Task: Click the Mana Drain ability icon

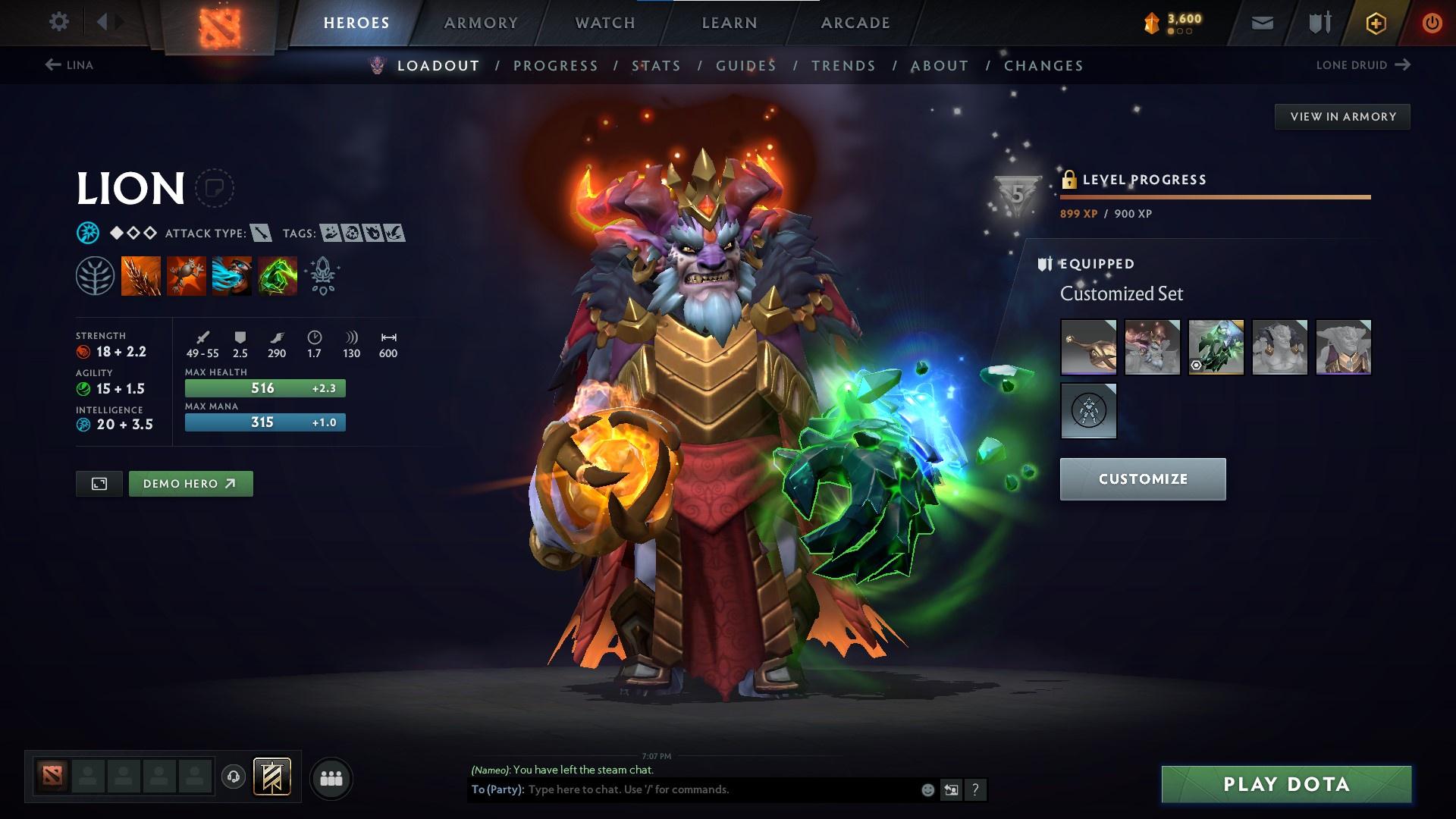Action: pyautogui.click(x=231, y=275)
